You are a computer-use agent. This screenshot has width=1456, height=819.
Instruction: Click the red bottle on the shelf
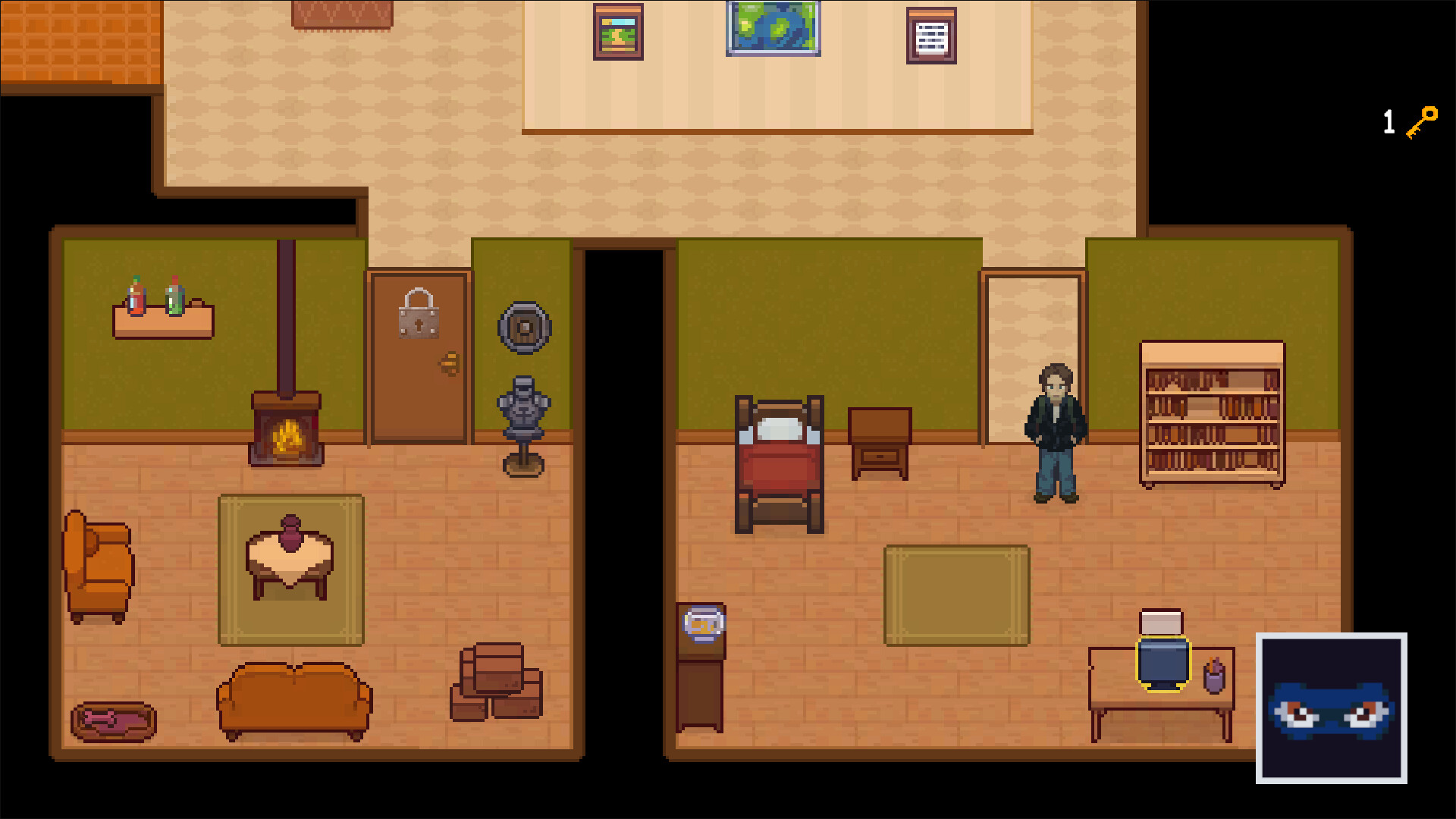pos(135,297)
